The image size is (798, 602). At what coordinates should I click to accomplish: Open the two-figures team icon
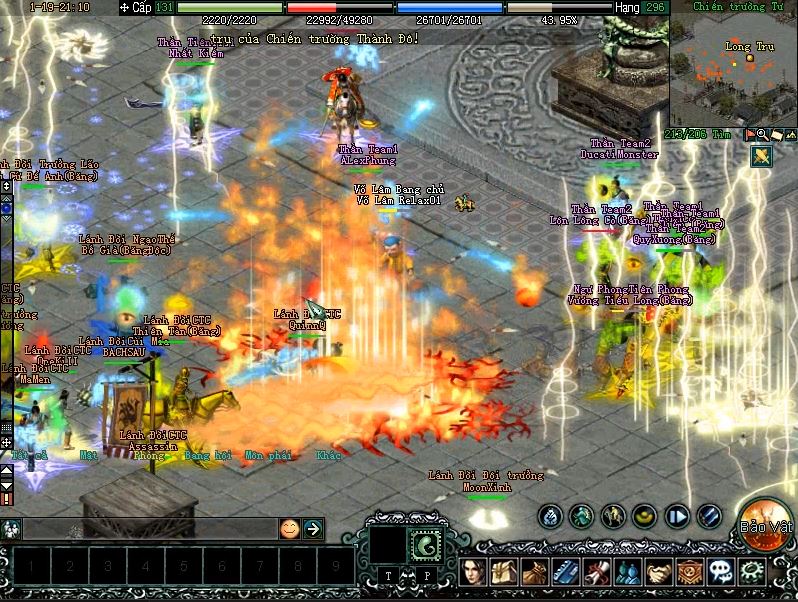[x=628, y=572]
